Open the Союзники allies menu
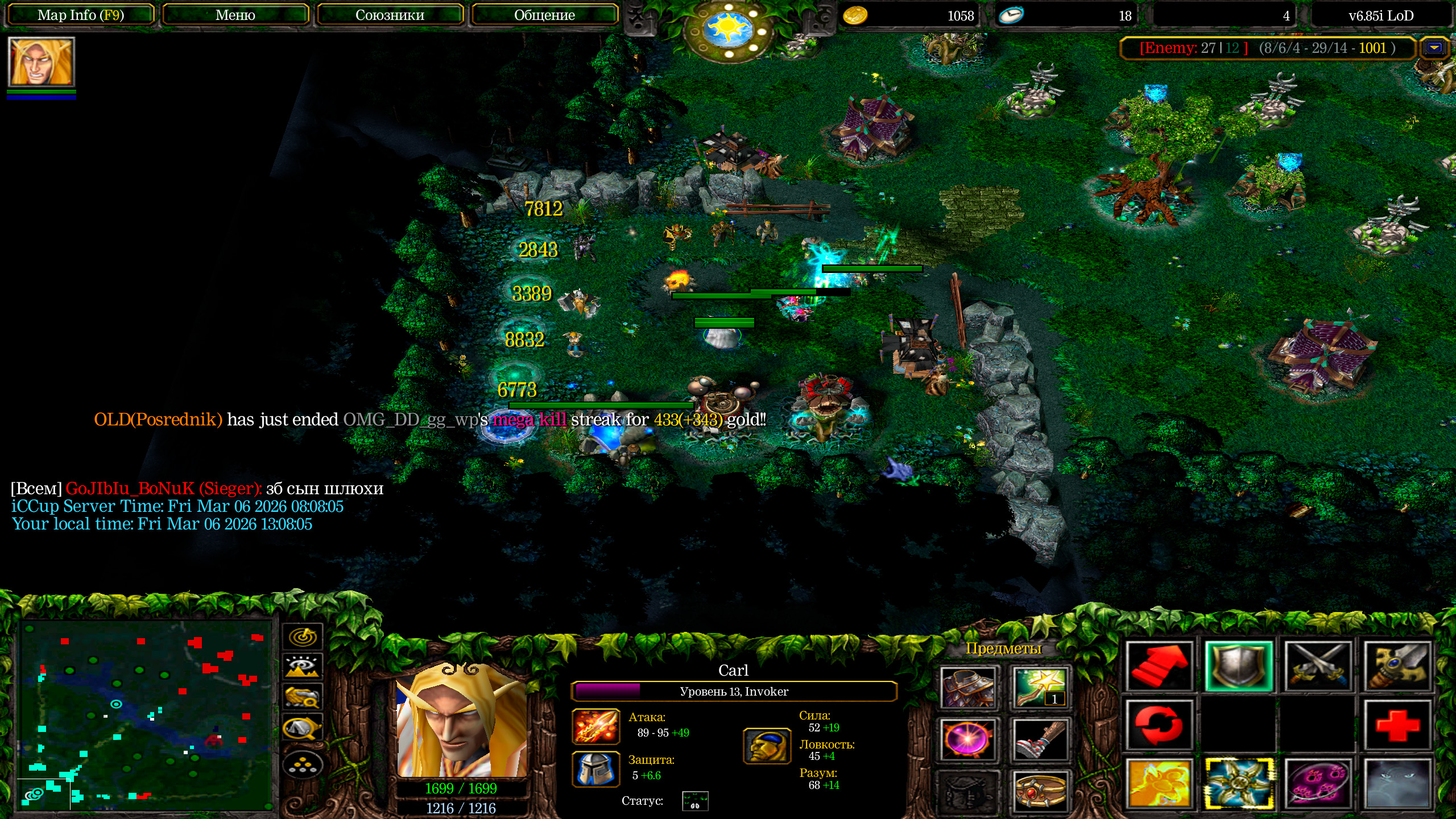1456x819 pixels. tap(390, 15)
